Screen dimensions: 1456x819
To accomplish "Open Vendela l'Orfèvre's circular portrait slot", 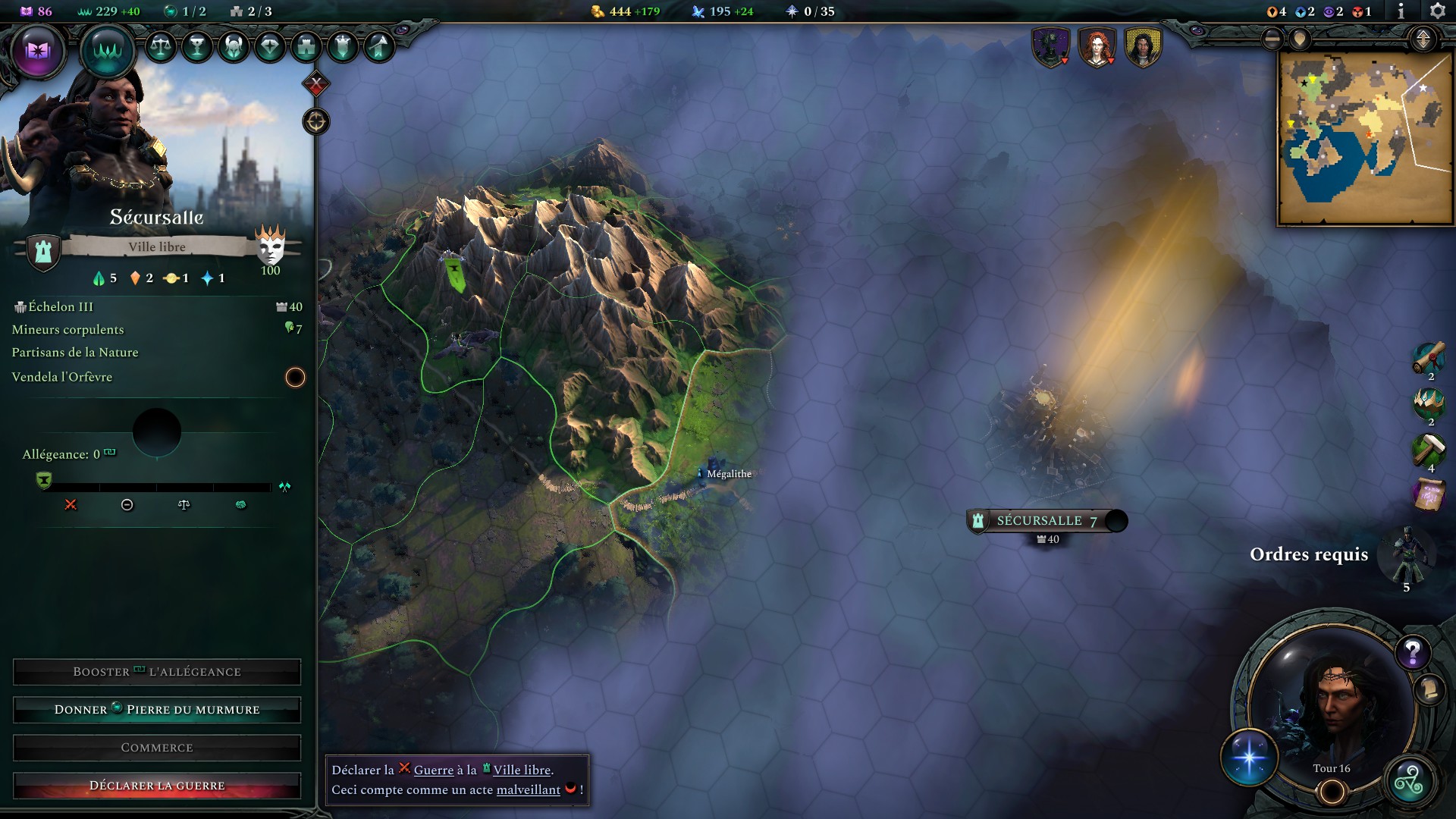I will point(296,377).
